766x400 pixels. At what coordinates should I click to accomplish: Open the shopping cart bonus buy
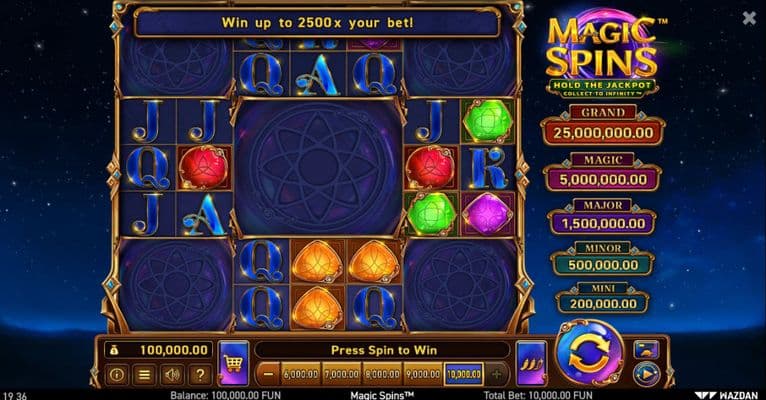[233, 363]
